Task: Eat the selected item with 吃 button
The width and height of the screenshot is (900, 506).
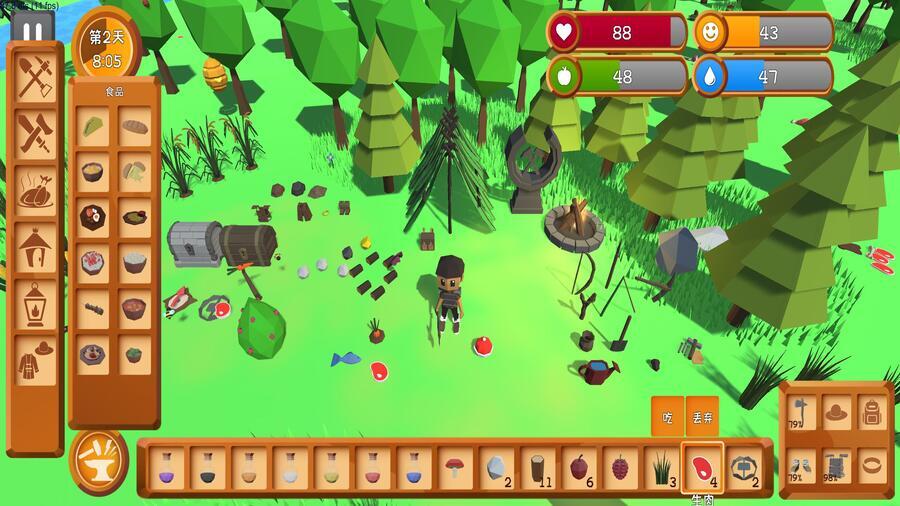Action: click(667, 416)
